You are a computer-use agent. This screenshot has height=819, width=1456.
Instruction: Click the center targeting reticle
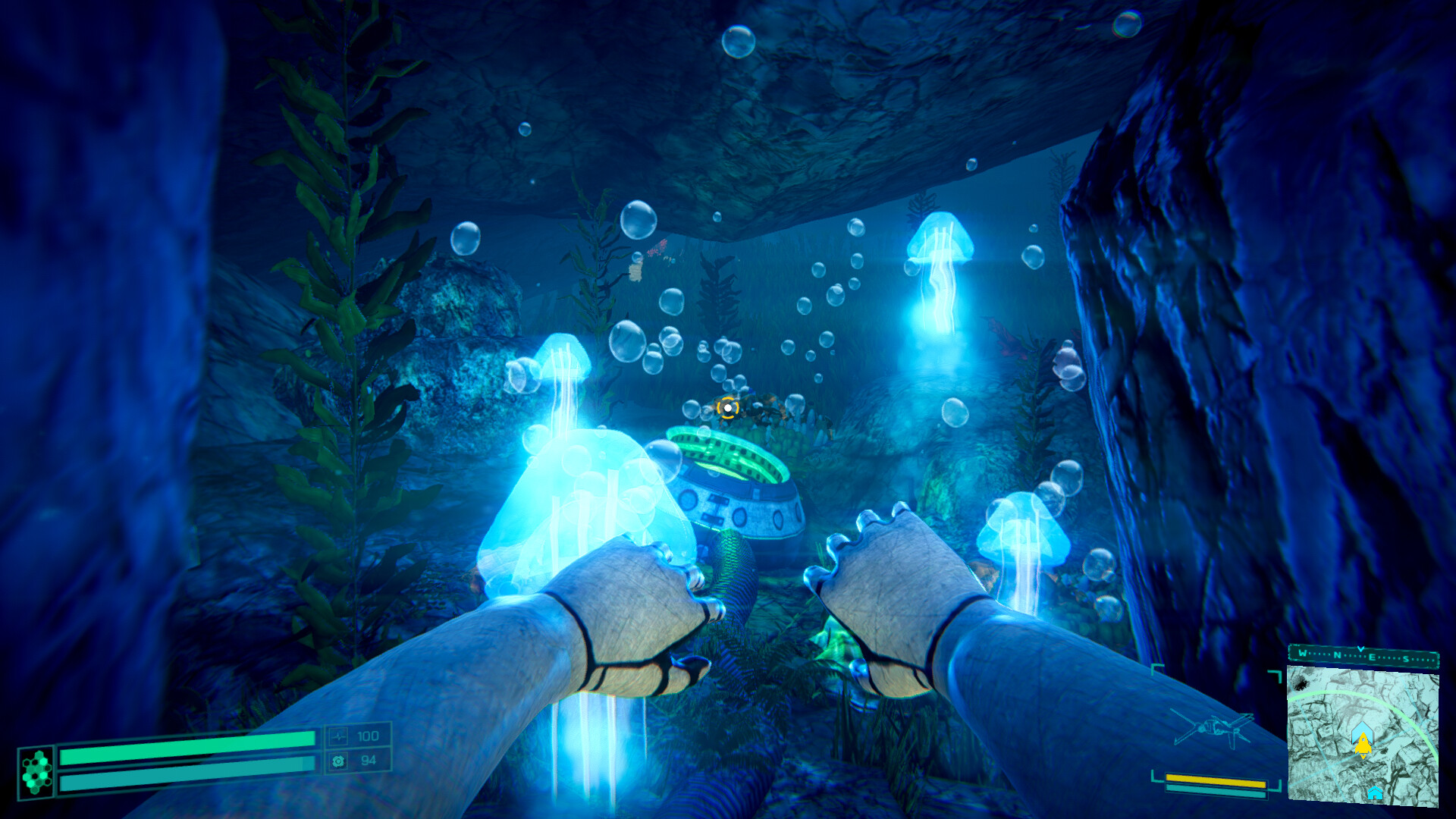tap(726, 409)
